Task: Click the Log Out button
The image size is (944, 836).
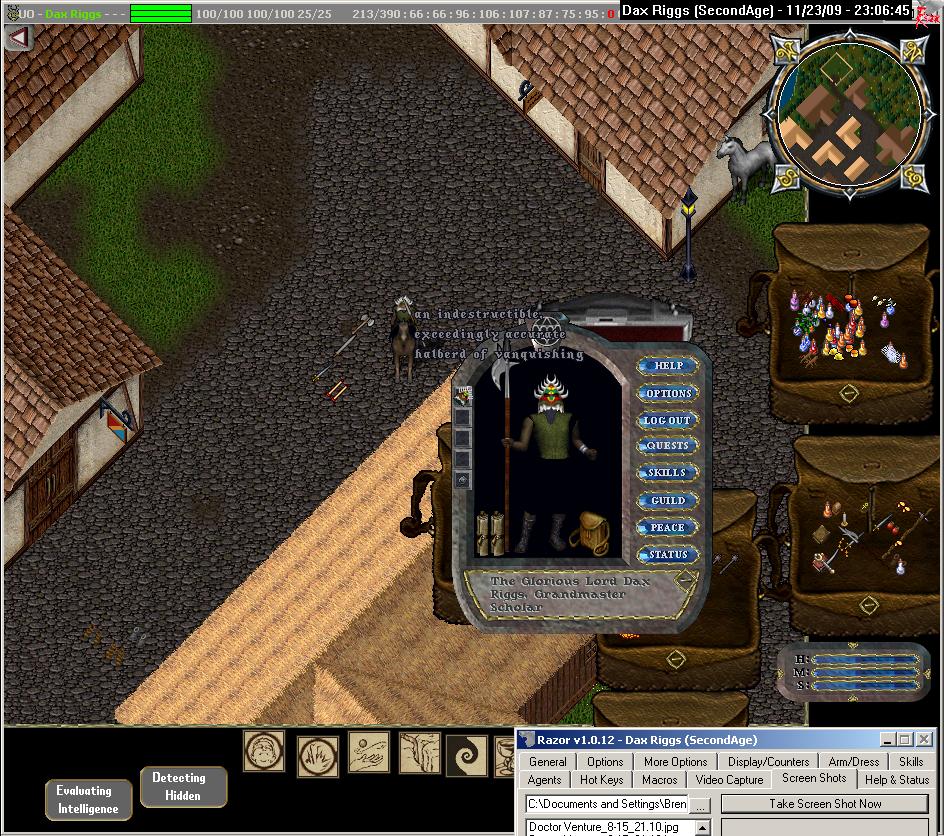Action: tap(667, 420)
